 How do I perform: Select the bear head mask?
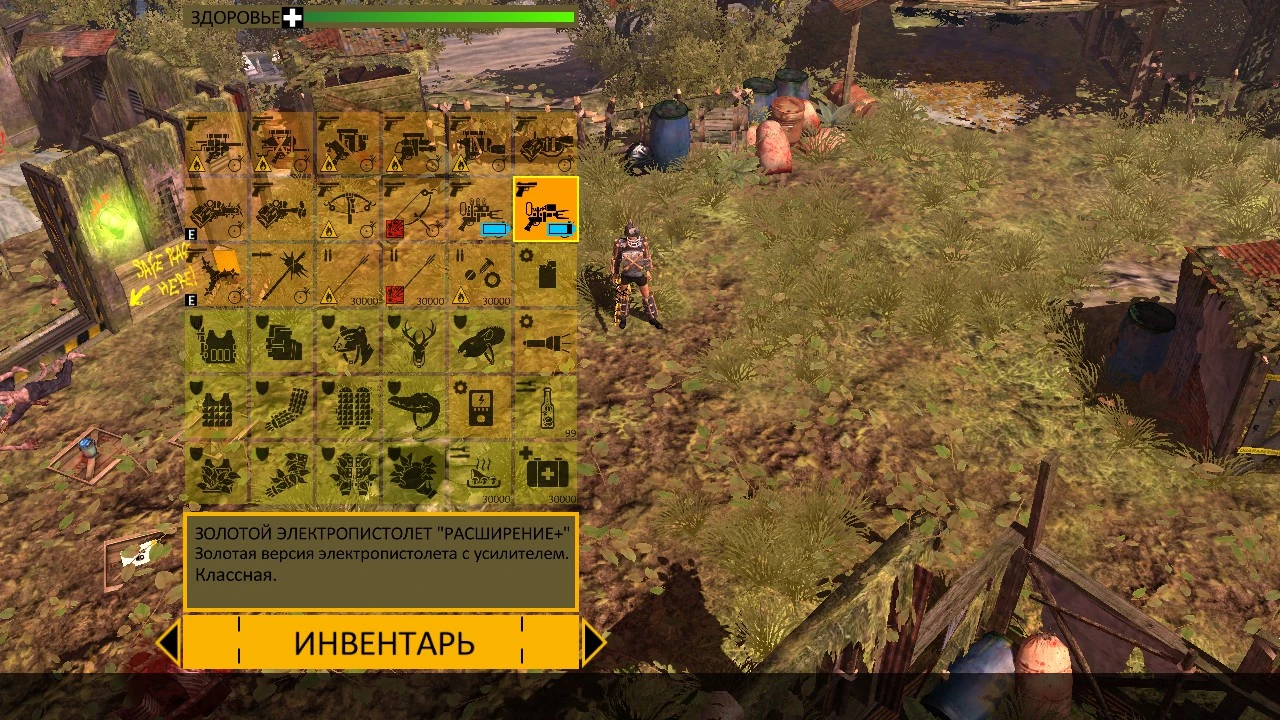click(346, 343)
